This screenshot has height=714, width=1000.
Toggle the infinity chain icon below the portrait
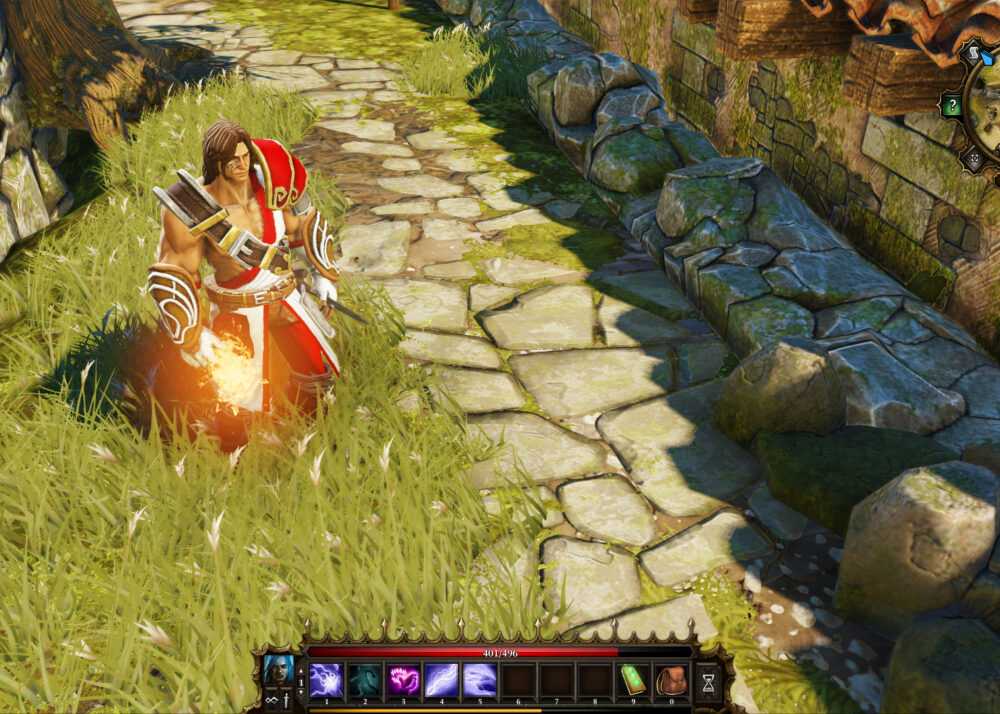click(x=271, y=700)
